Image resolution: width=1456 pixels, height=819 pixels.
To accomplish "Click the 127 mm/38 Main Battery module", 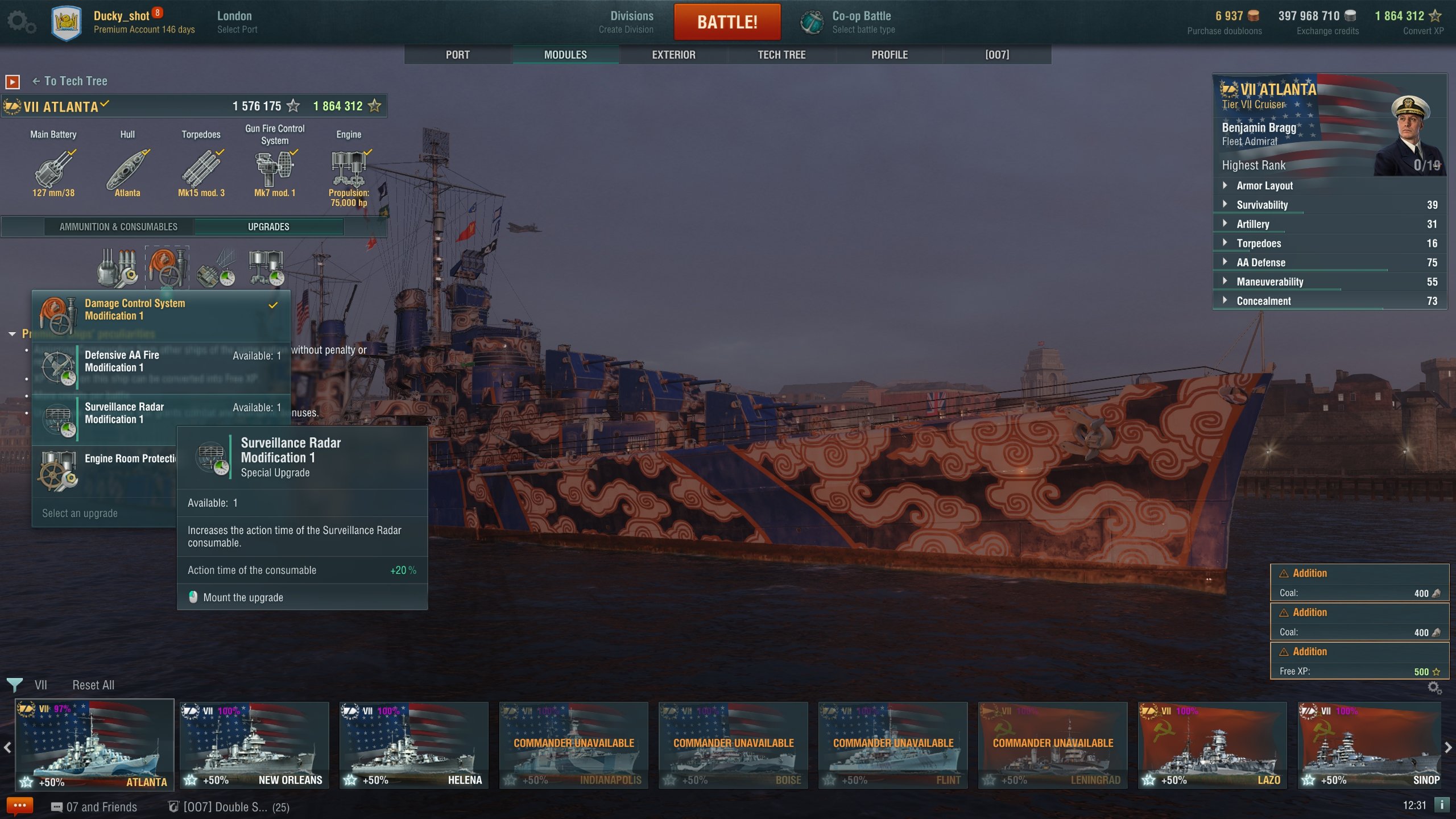I will [x=53, y=171].
